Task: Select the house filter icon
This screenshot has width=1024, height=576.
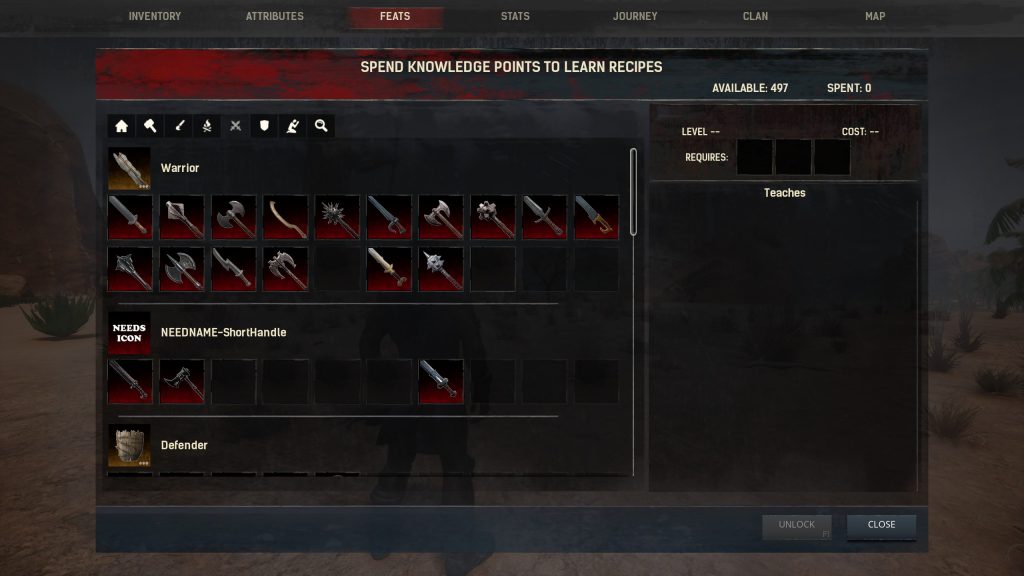Action: (x=122, y=126)
